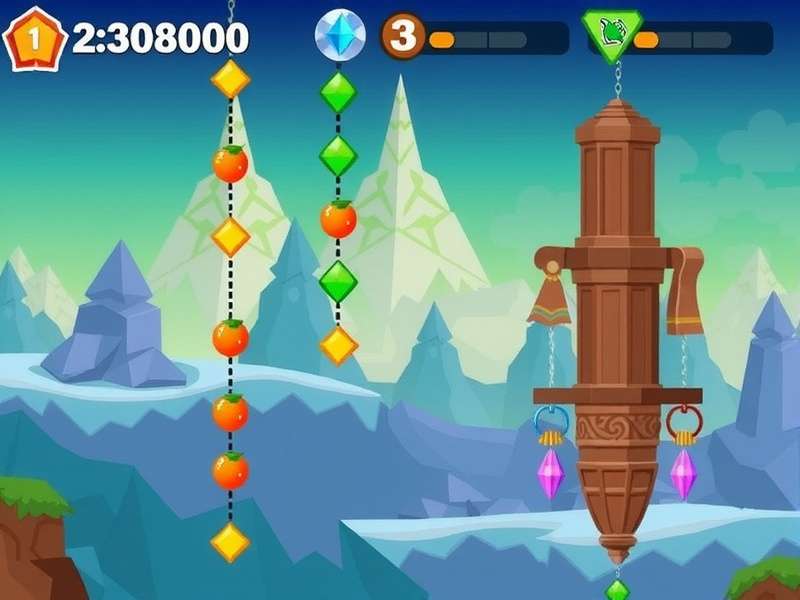
Task: Select the blue diamond gem icon
Action: 340,35
